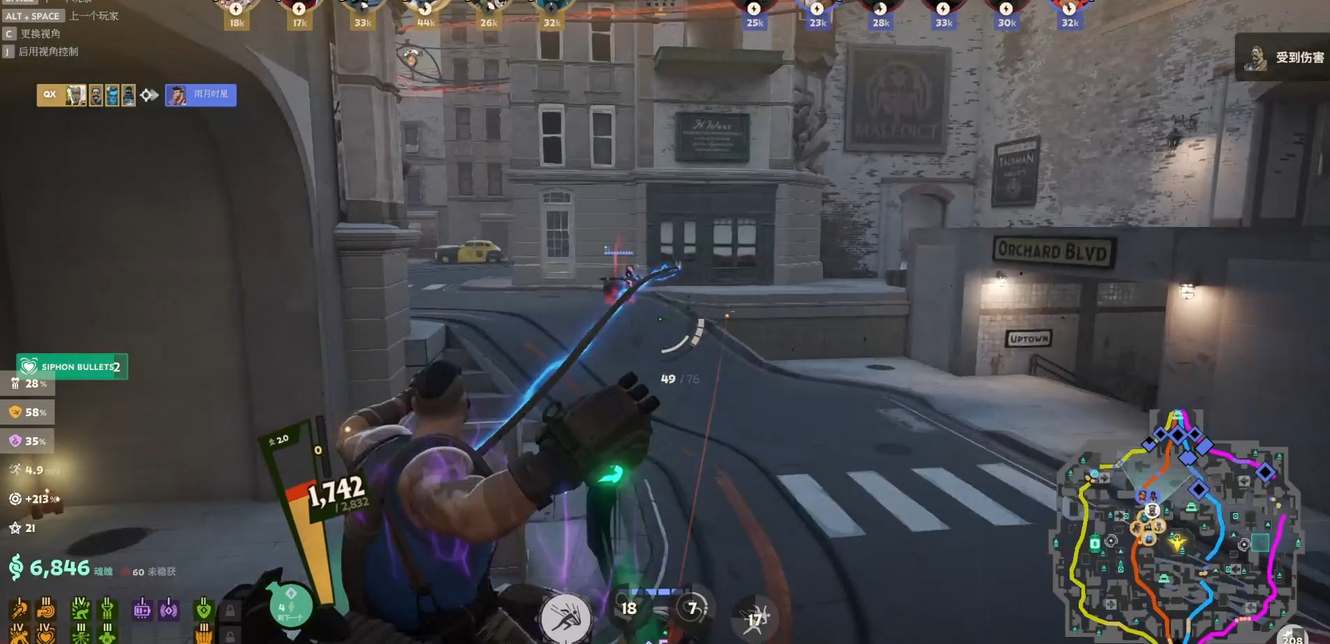Click the round teal ability point button

point(291,607)
